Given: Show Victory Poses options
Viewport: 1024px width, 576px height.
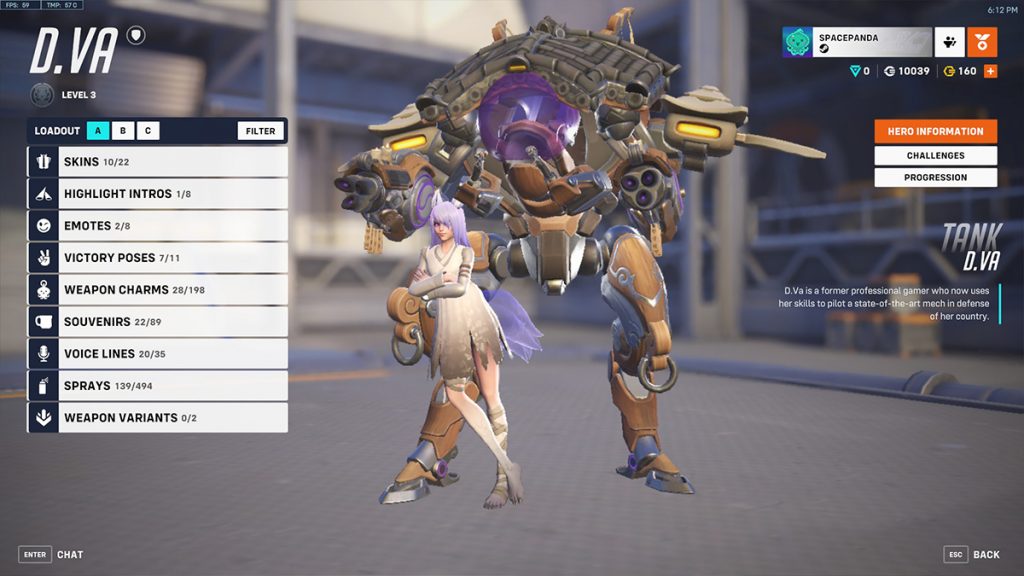Looking at the screenshot, I should tap(158, 258).
